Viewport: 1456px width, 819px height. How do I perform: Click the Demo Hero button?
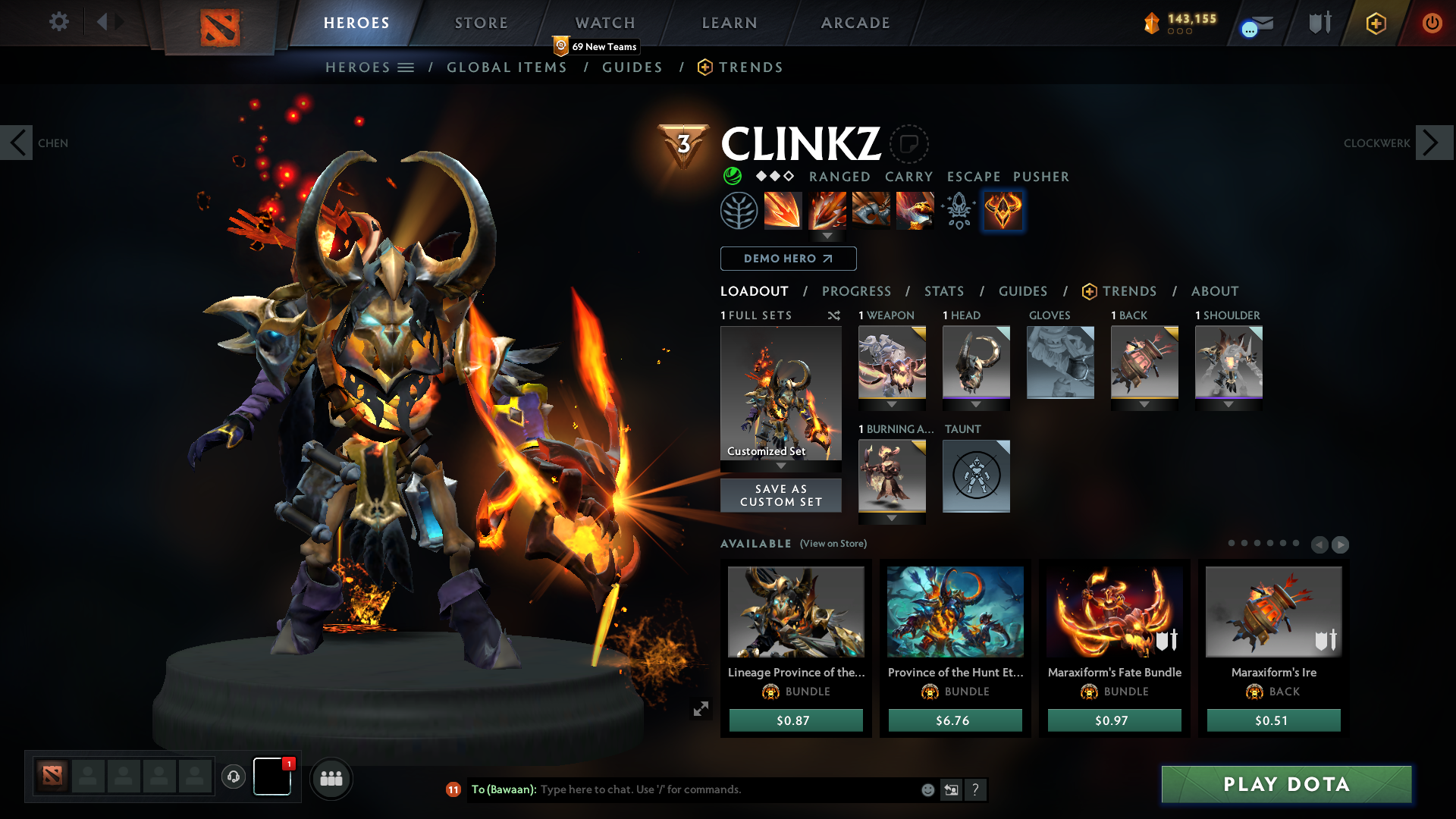point(788,259)
